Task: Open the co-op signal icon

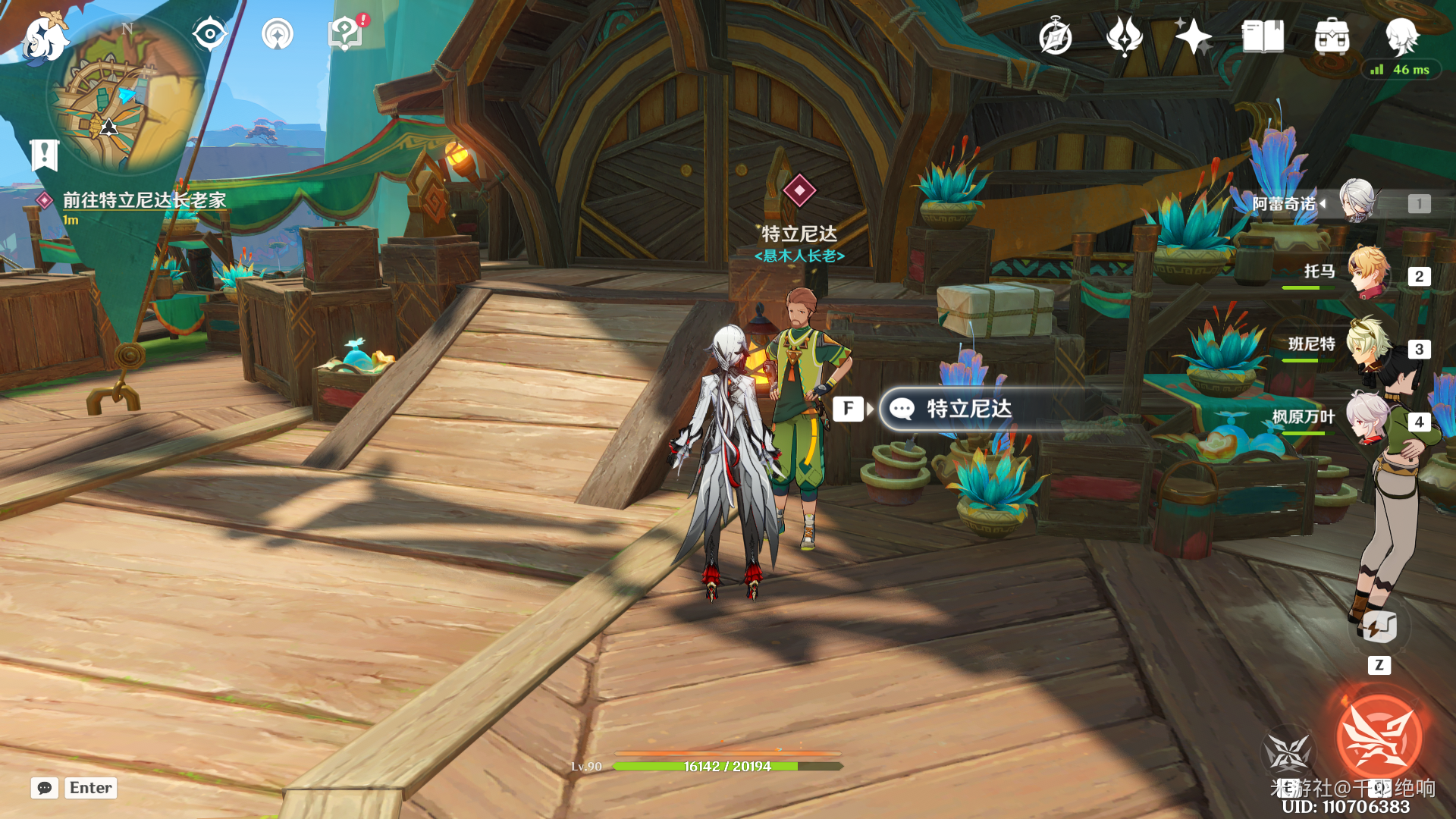Action: (x=277, y=35)
